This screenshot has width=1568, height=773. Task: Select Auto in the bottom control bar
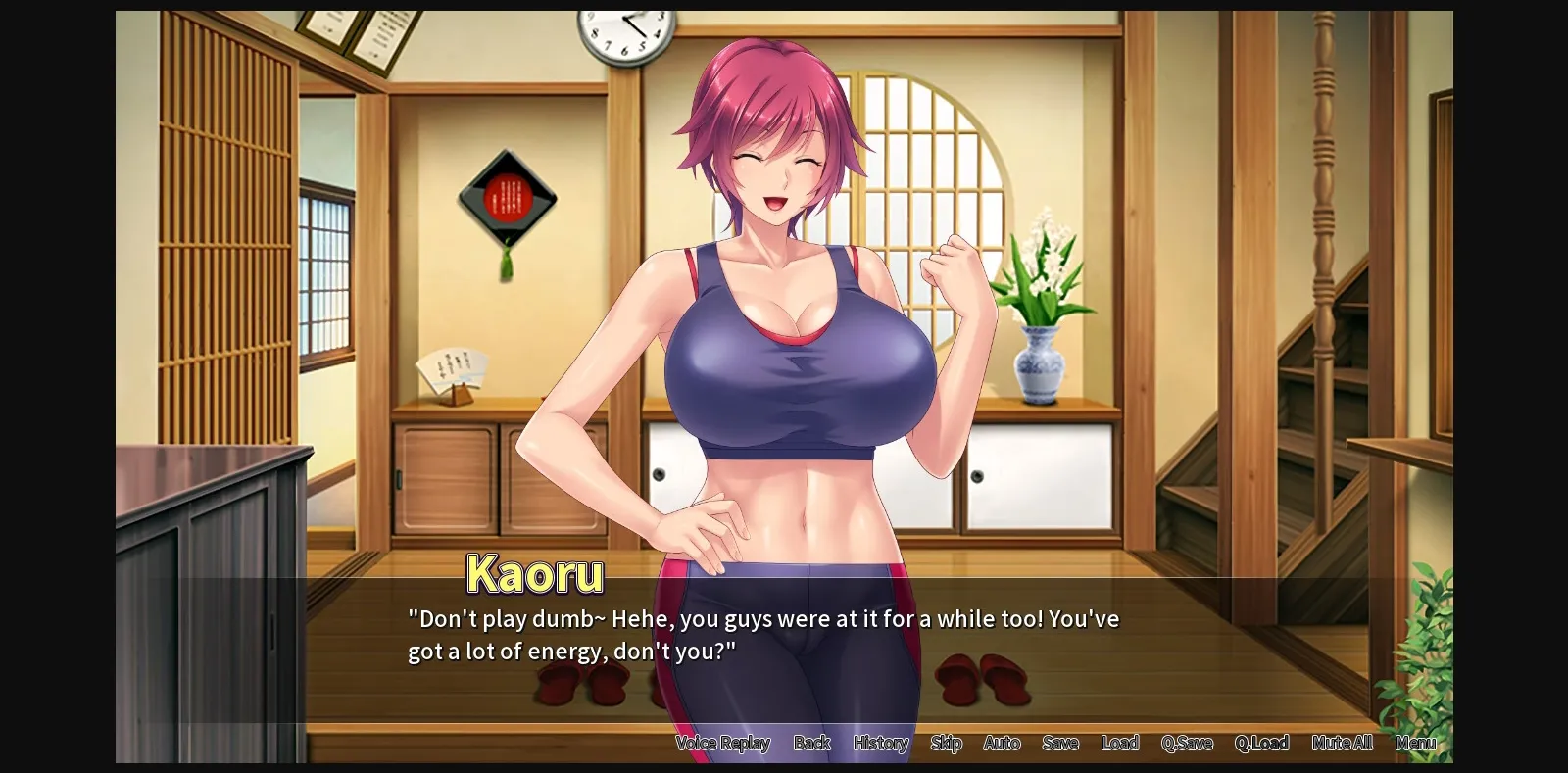pos(1002,744)
